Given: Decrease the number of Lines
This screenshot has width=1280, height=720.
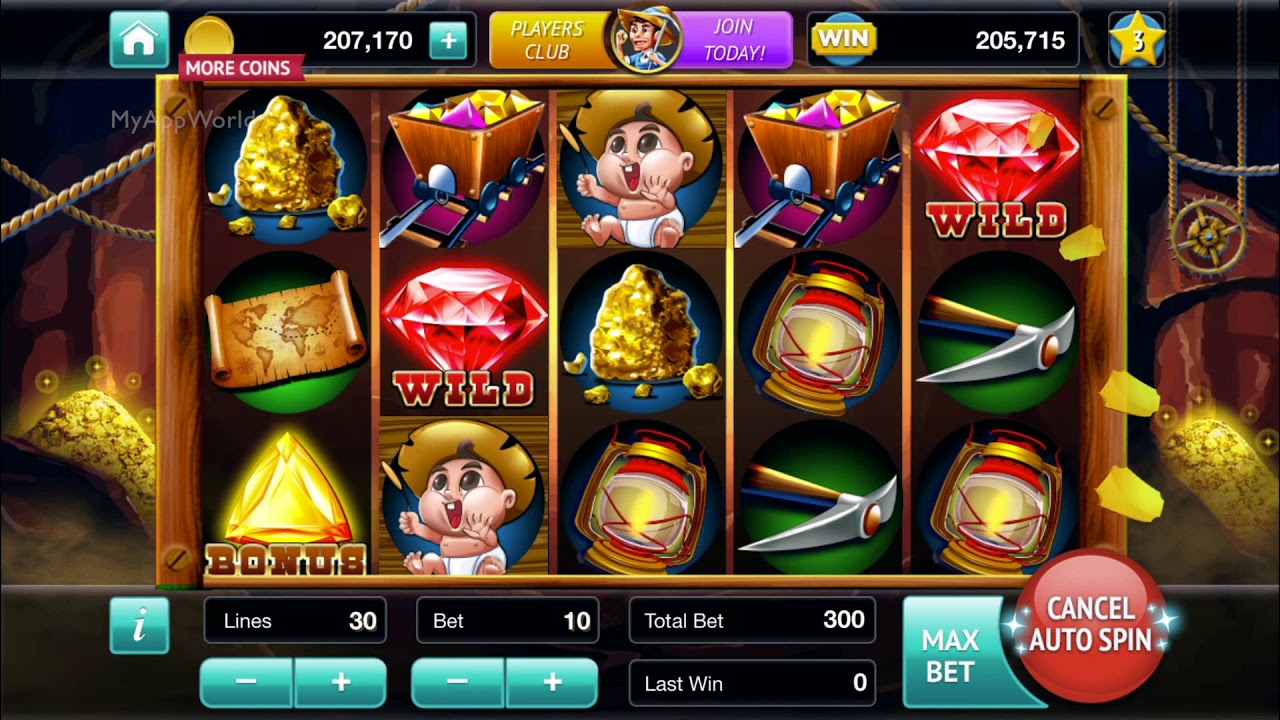Looking at the screenshot, I should coord(246,682).
